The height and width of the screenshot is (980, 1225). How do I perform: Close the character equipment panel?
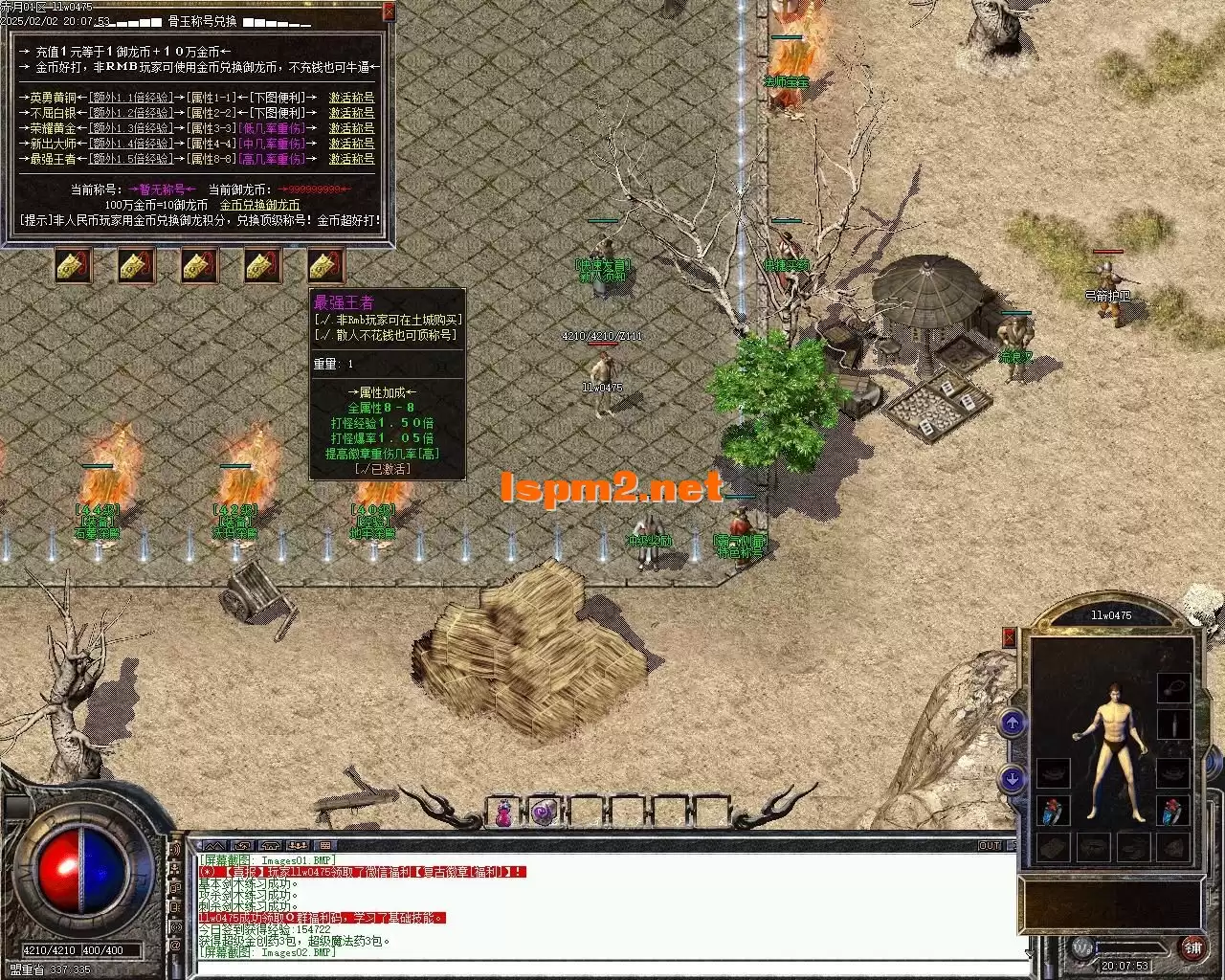[1009, 636]
